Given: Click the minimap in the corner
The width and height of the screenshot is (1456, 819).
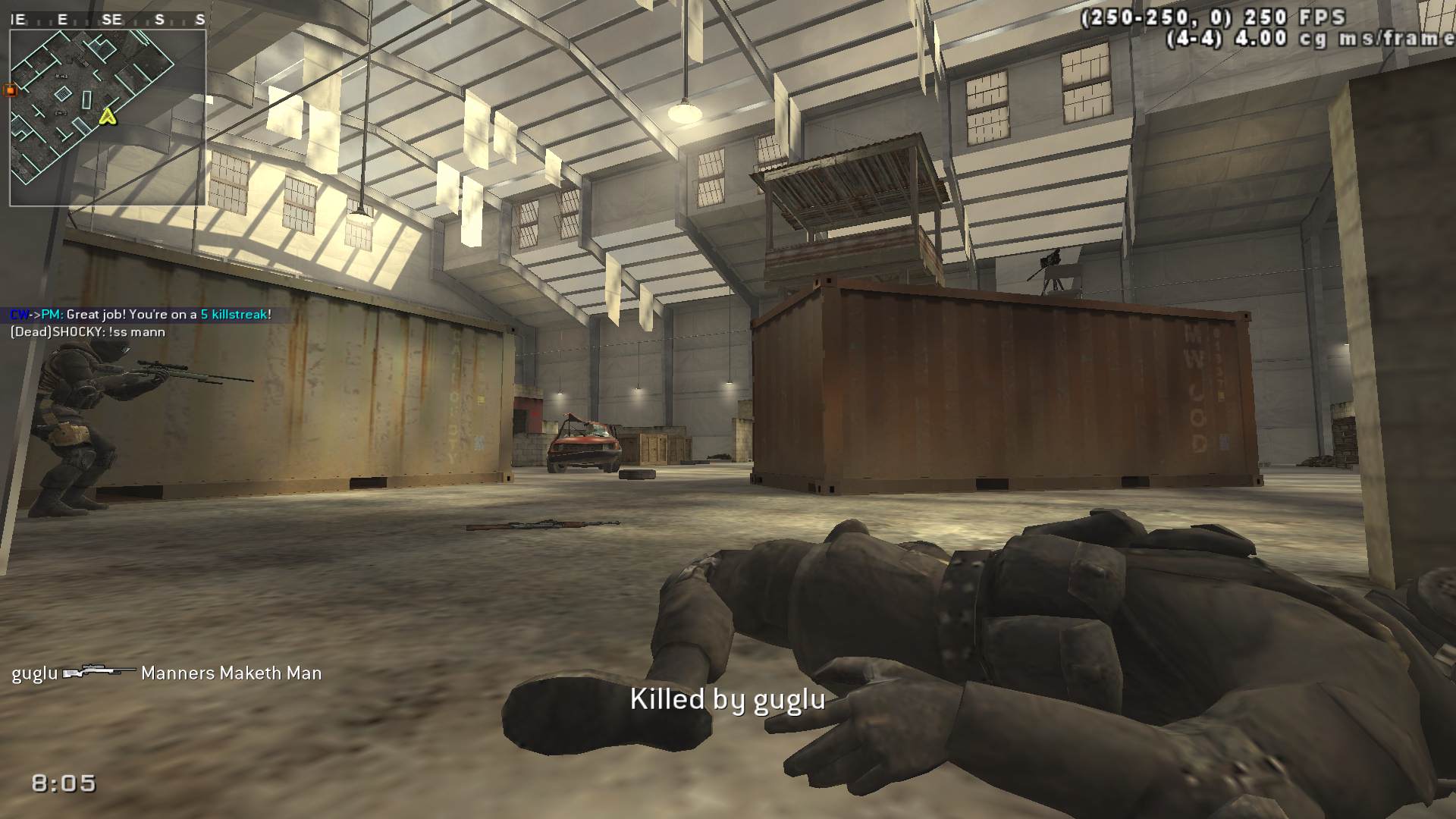Looking at the screenshot, I should click(108, 118).
